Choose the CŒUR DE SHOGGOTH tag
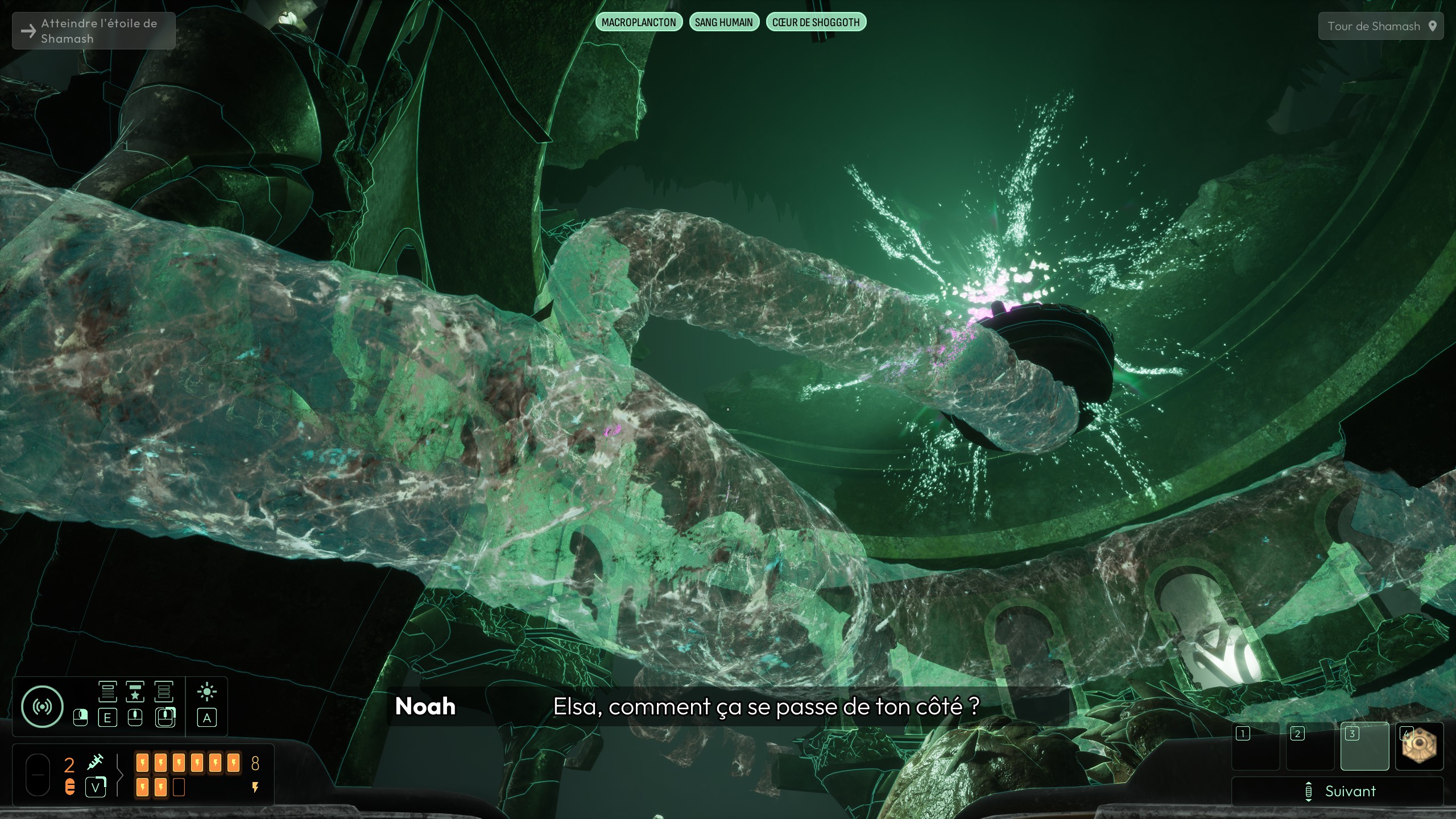The image size is (1456, 819). (816, 22)
